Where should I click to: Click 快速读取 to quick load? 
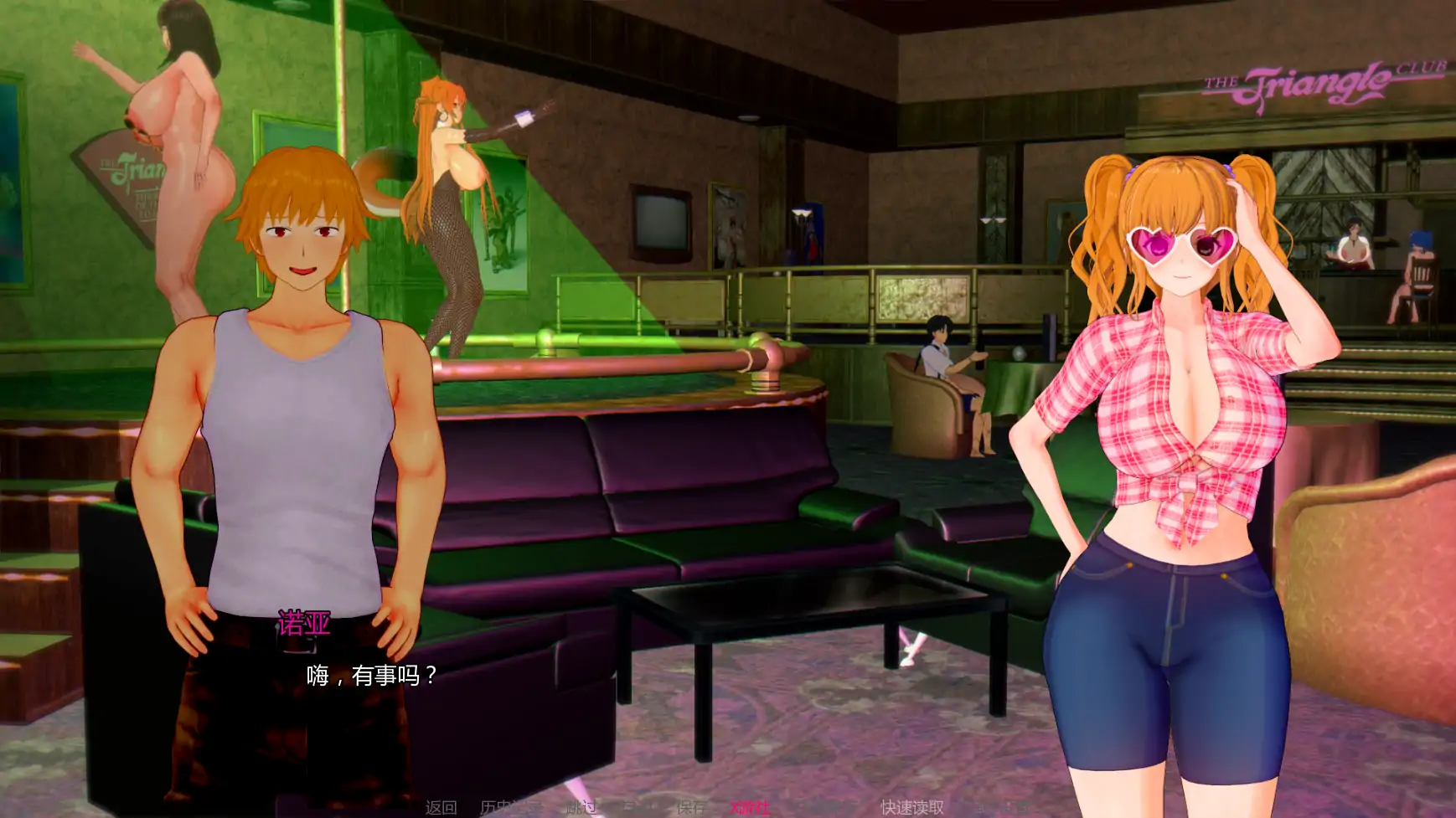[912, 807]
